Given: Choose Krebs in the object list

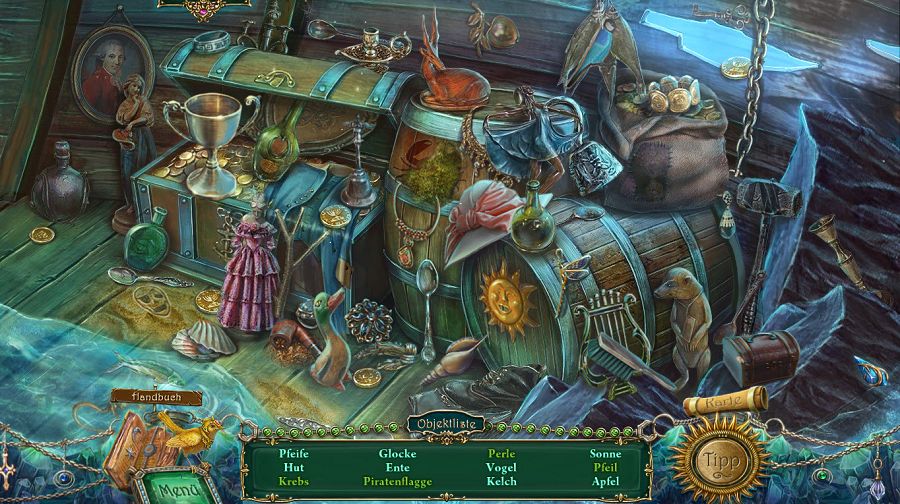Looking at the screenshot, I should [x=294, y=481].
